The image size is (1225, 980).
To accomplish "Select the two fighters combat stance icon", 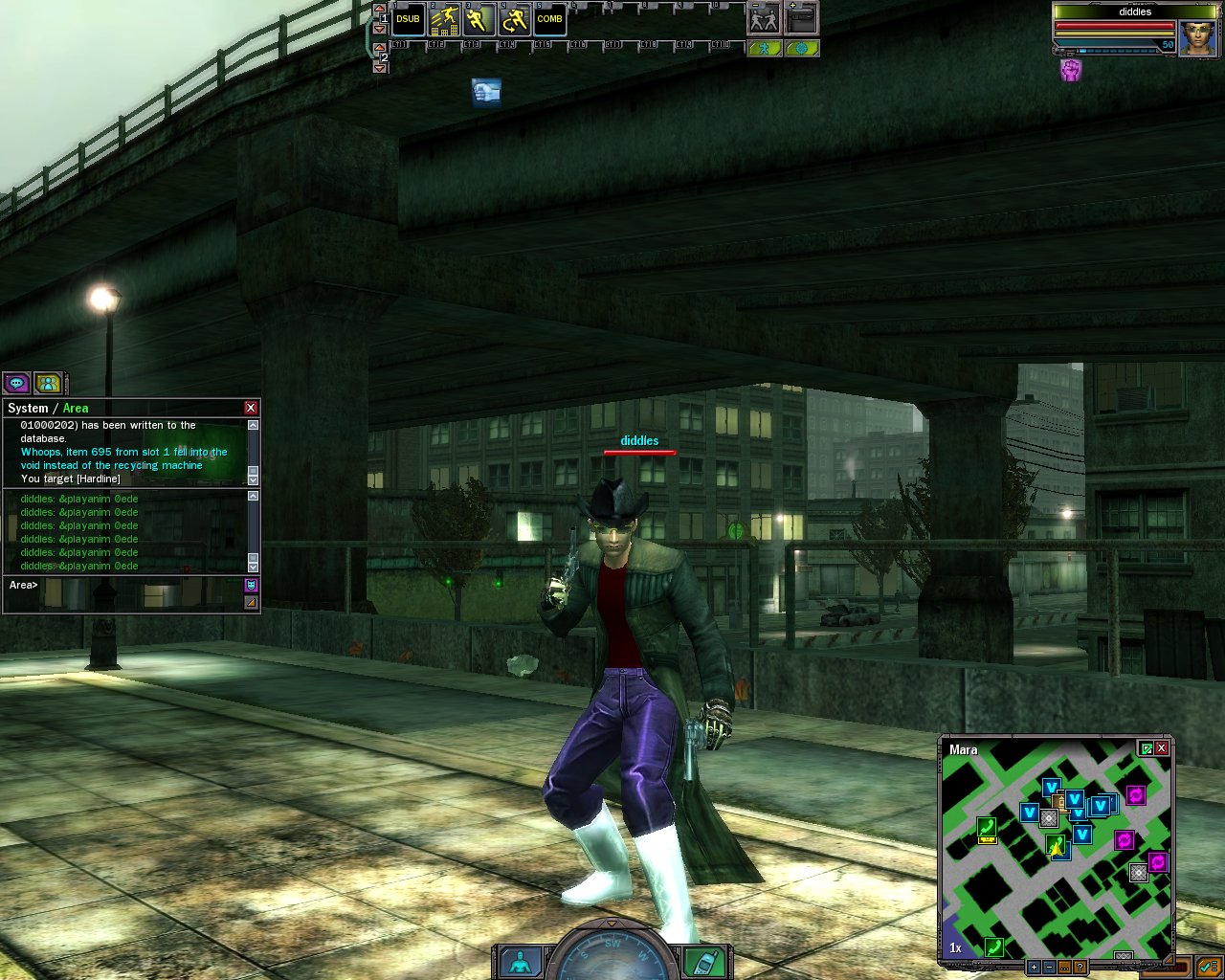I will (764, 20).
